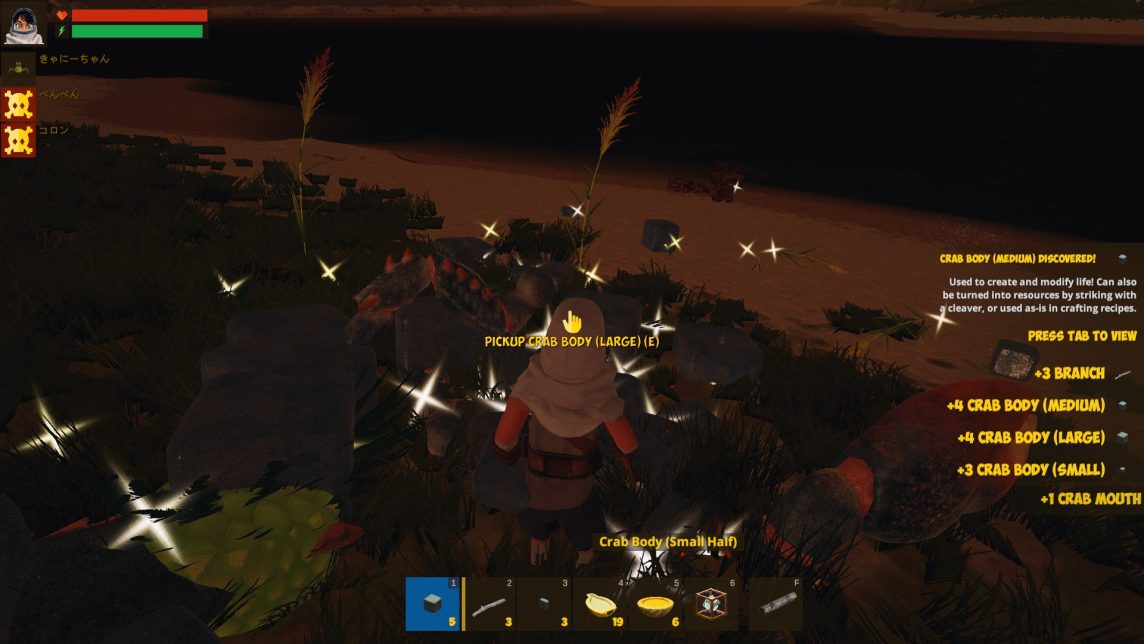This screenshot has height=644, width=1144.
Task: Select the branch in hotbar slot 2
Action: (491, 604)
